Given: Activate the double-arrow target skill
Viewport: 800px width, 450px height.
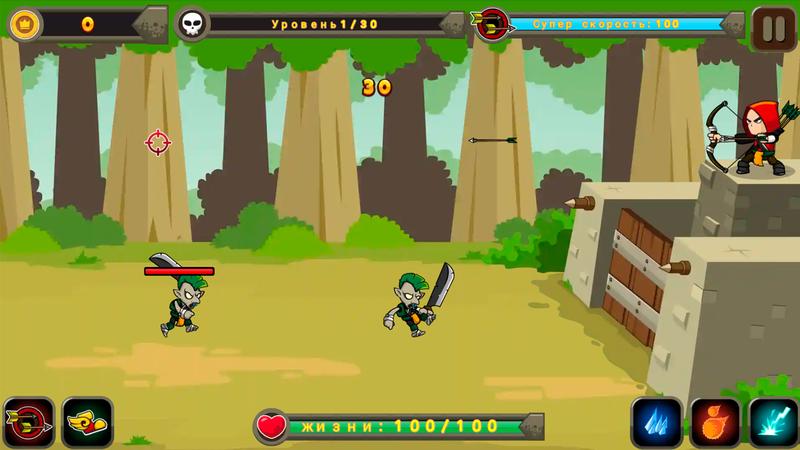Looking at the screenshot, I should (29, 422).
